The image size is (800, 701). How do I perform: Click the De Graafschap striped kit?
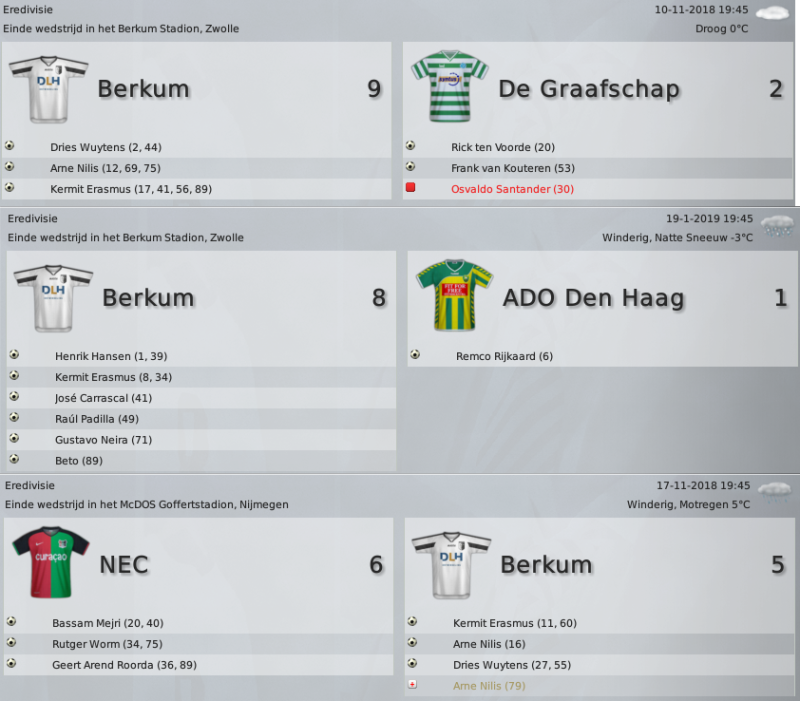point(449,85)
